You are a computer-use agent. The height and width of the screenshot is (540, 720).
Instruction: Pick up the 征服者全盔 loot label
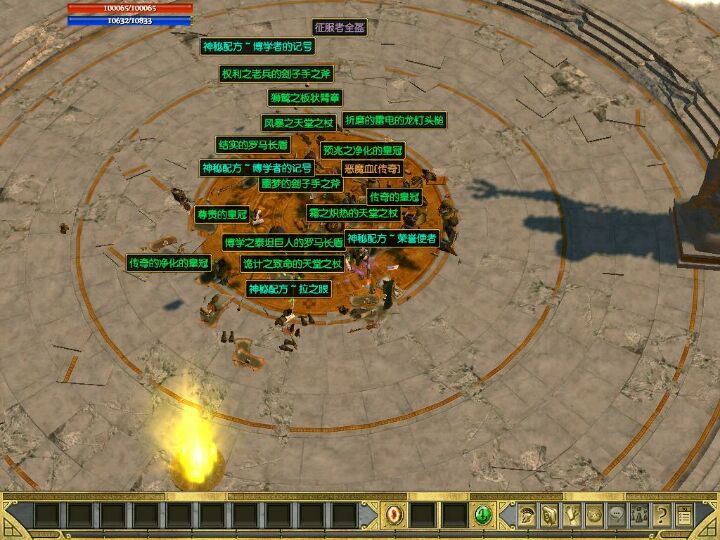point(340,27)
